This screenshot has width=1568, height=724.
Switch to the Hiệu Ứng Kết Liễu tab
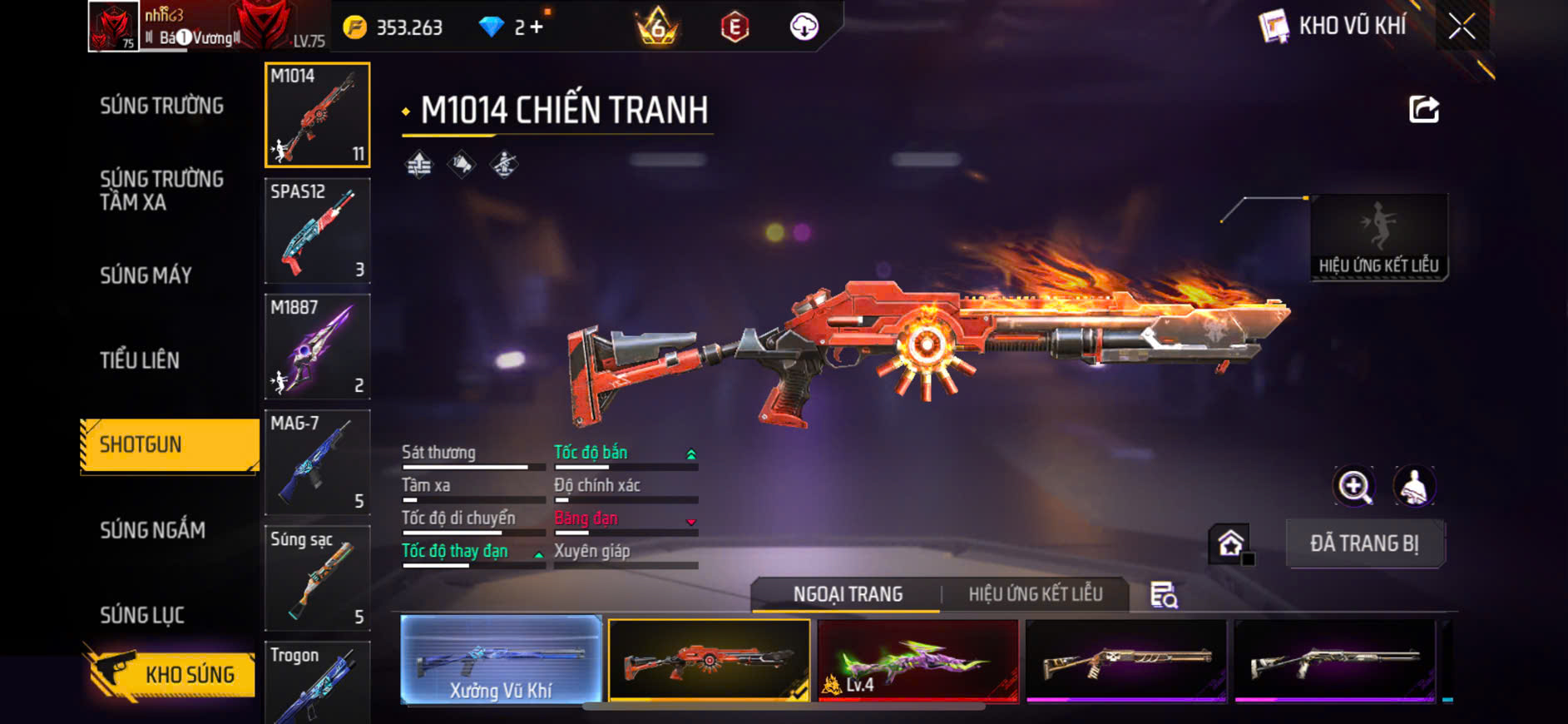[x=1035, y=594]
